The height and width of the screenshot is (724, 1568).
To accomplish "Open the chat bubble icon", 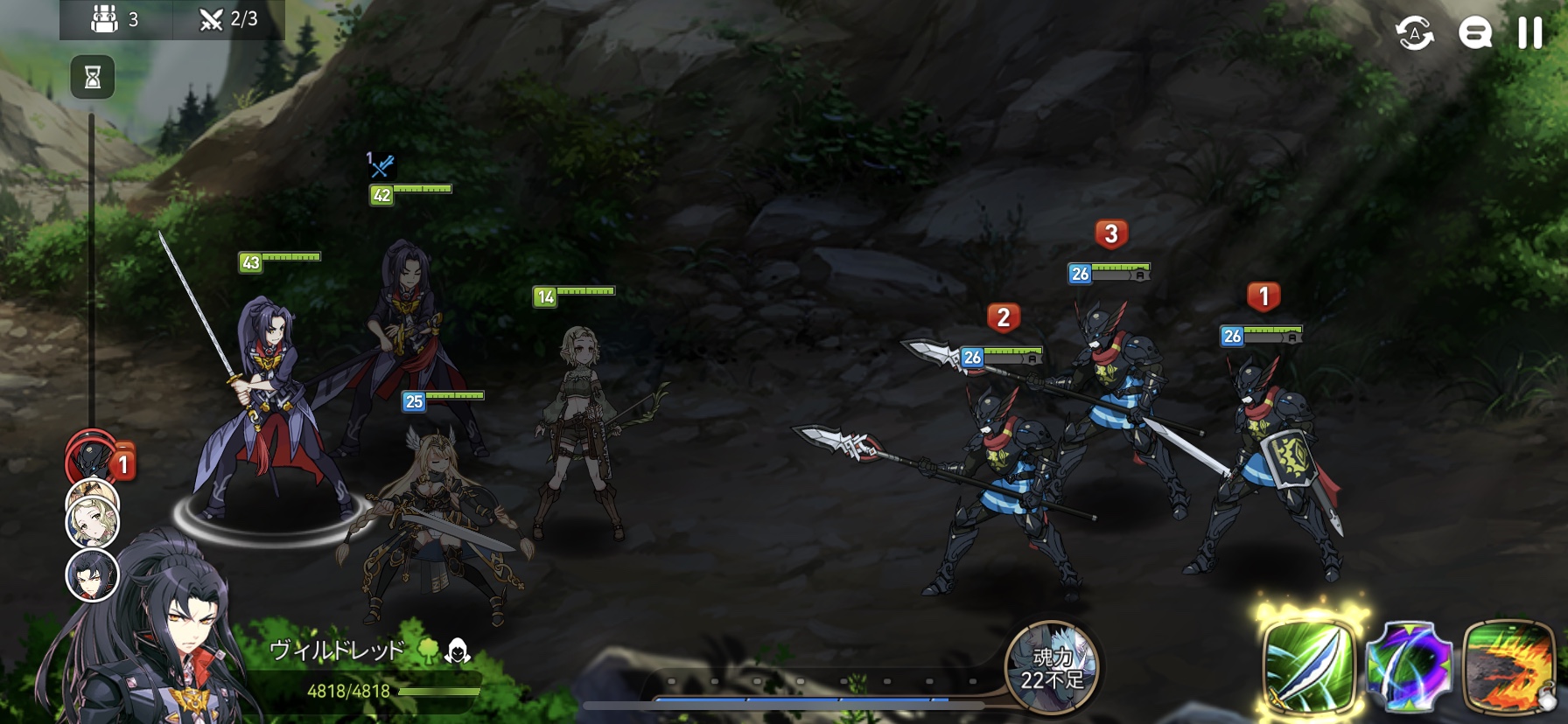I will [x=1474, y=34].
